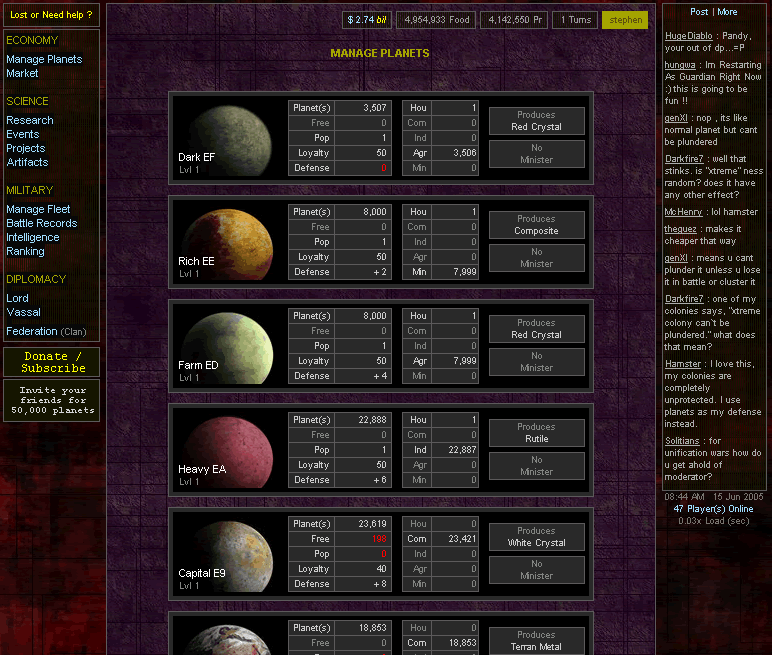Go to the Market page
The image size is (772, 655).
(x=22, y=73)
